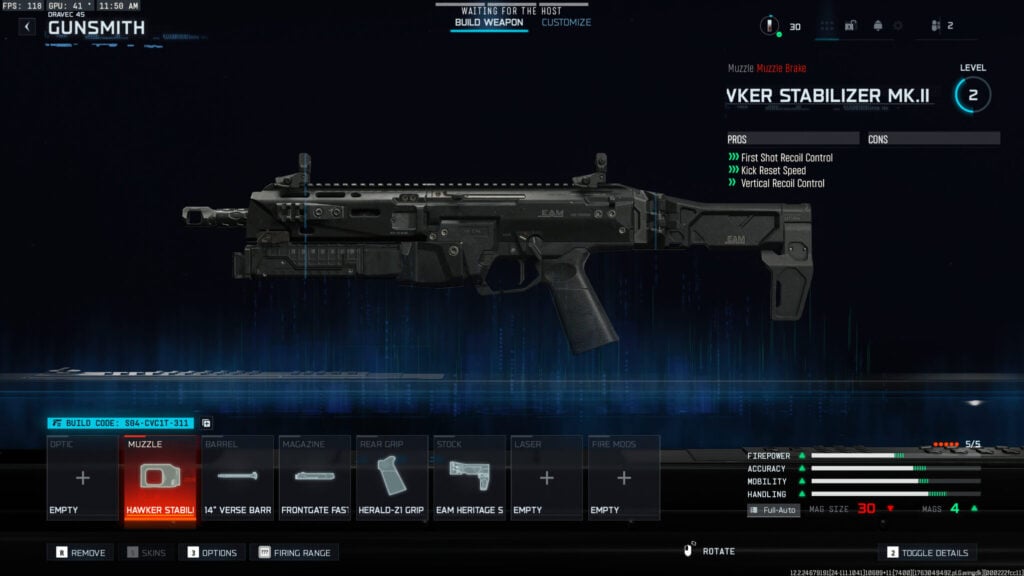Select the Herald-Z1 rear grip slot

coord(392,478)
